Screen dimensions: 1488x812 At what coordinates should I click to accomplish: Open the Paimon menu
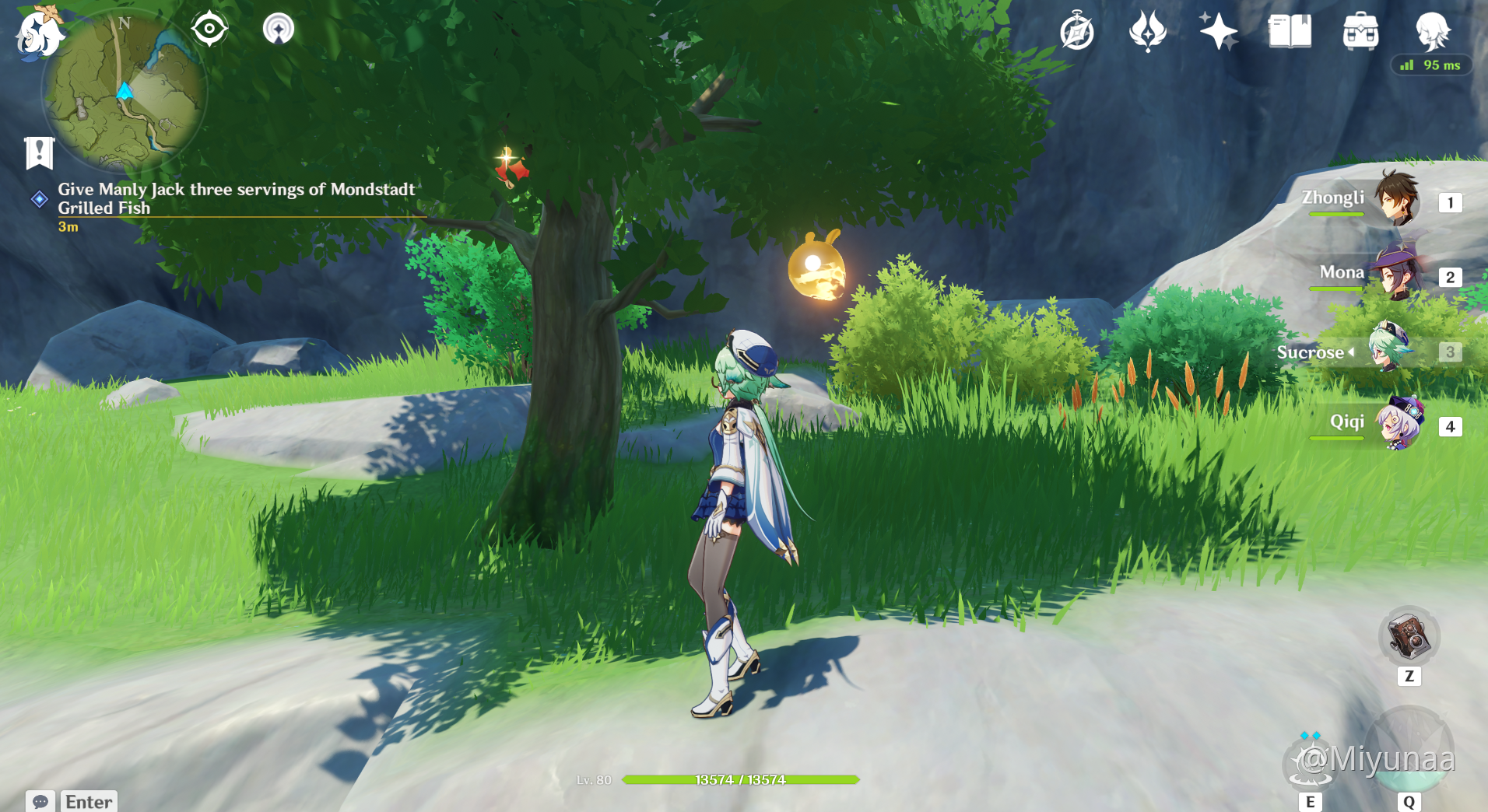click(37, 33)
